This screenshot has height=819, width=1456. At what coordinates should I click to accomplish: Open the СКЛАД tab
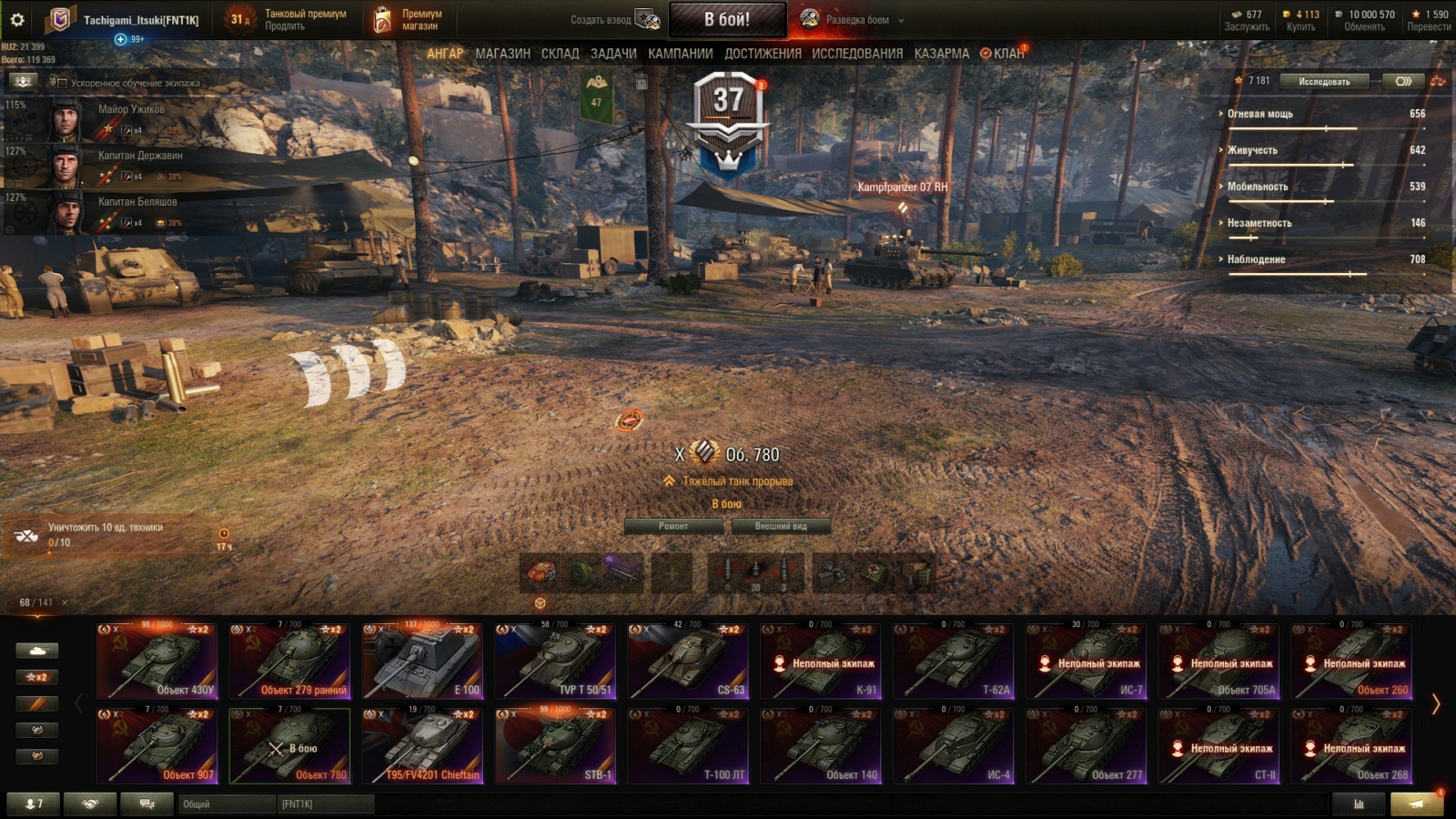(x=560, y=54)
